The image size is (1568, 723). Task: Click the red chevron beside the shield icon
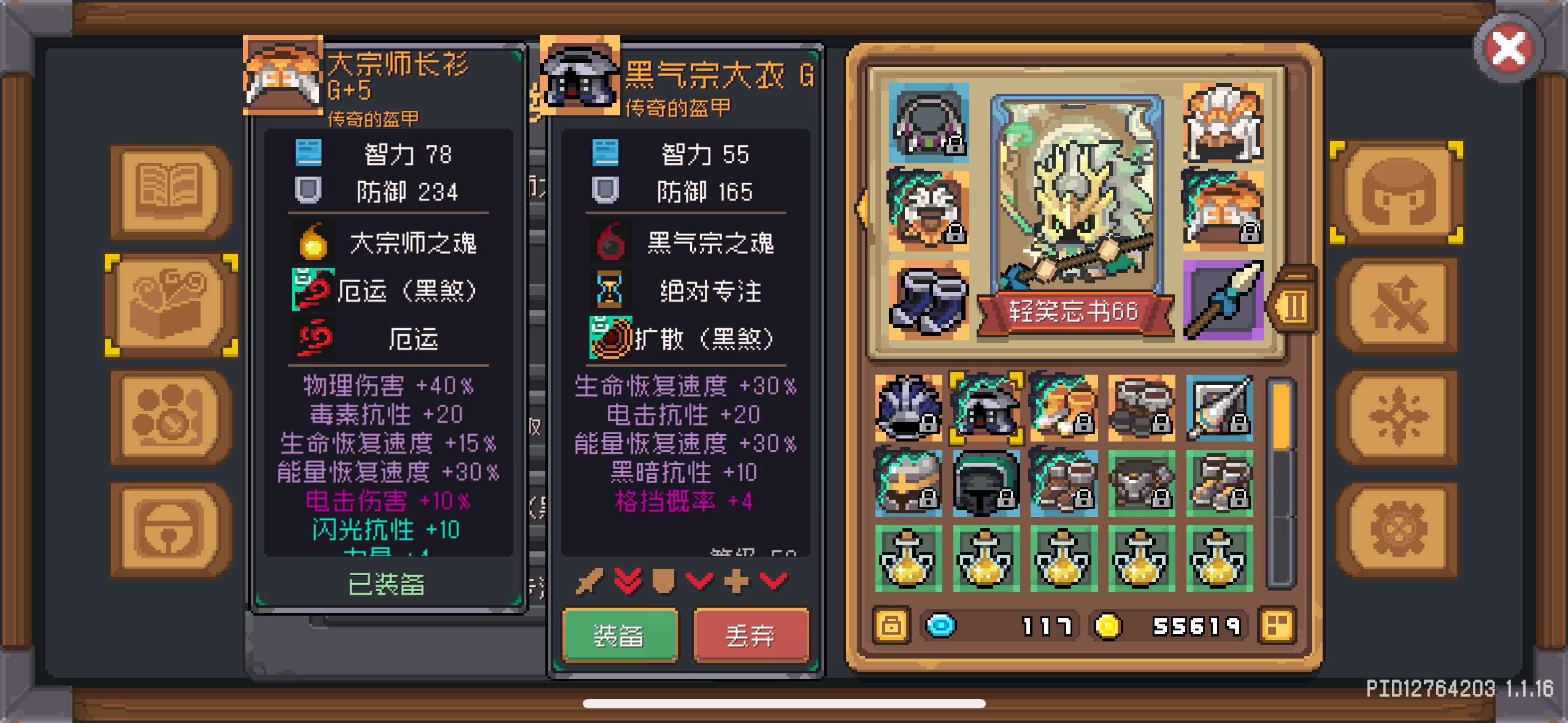[x=699, y=581]
